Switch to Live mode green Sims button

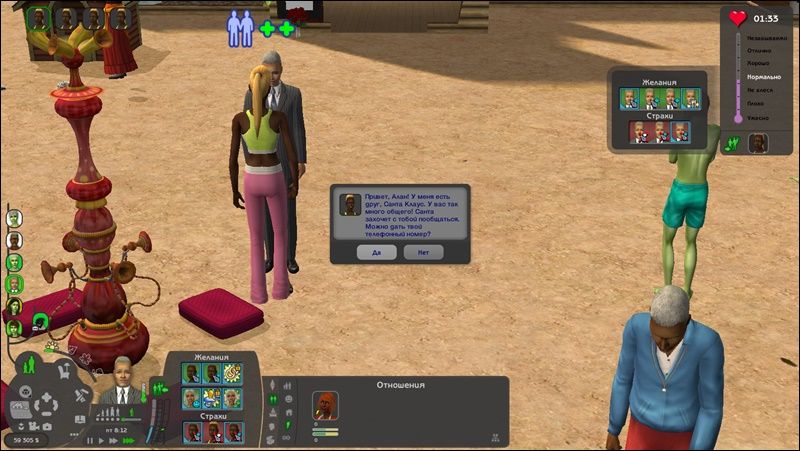pyautogui.click(x=29, y=362)
